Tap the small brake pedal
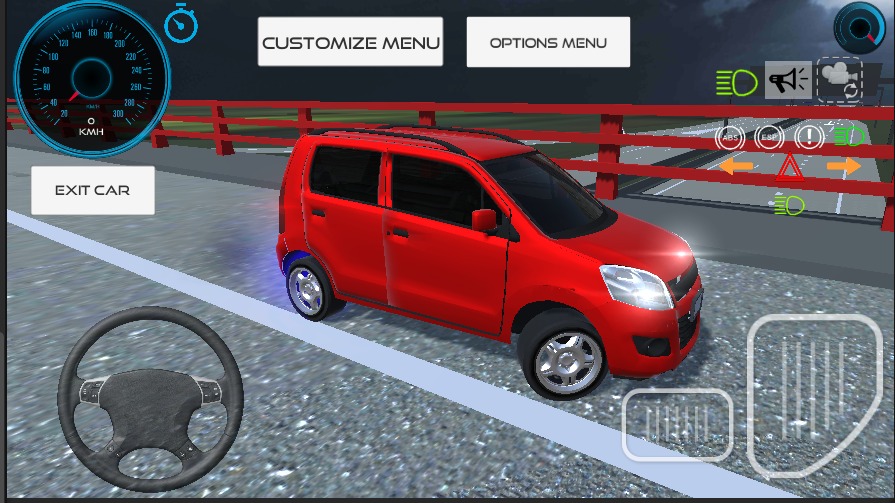Image resolution: width=895 pixels, height=503 pixels. (x=677, y=425)
